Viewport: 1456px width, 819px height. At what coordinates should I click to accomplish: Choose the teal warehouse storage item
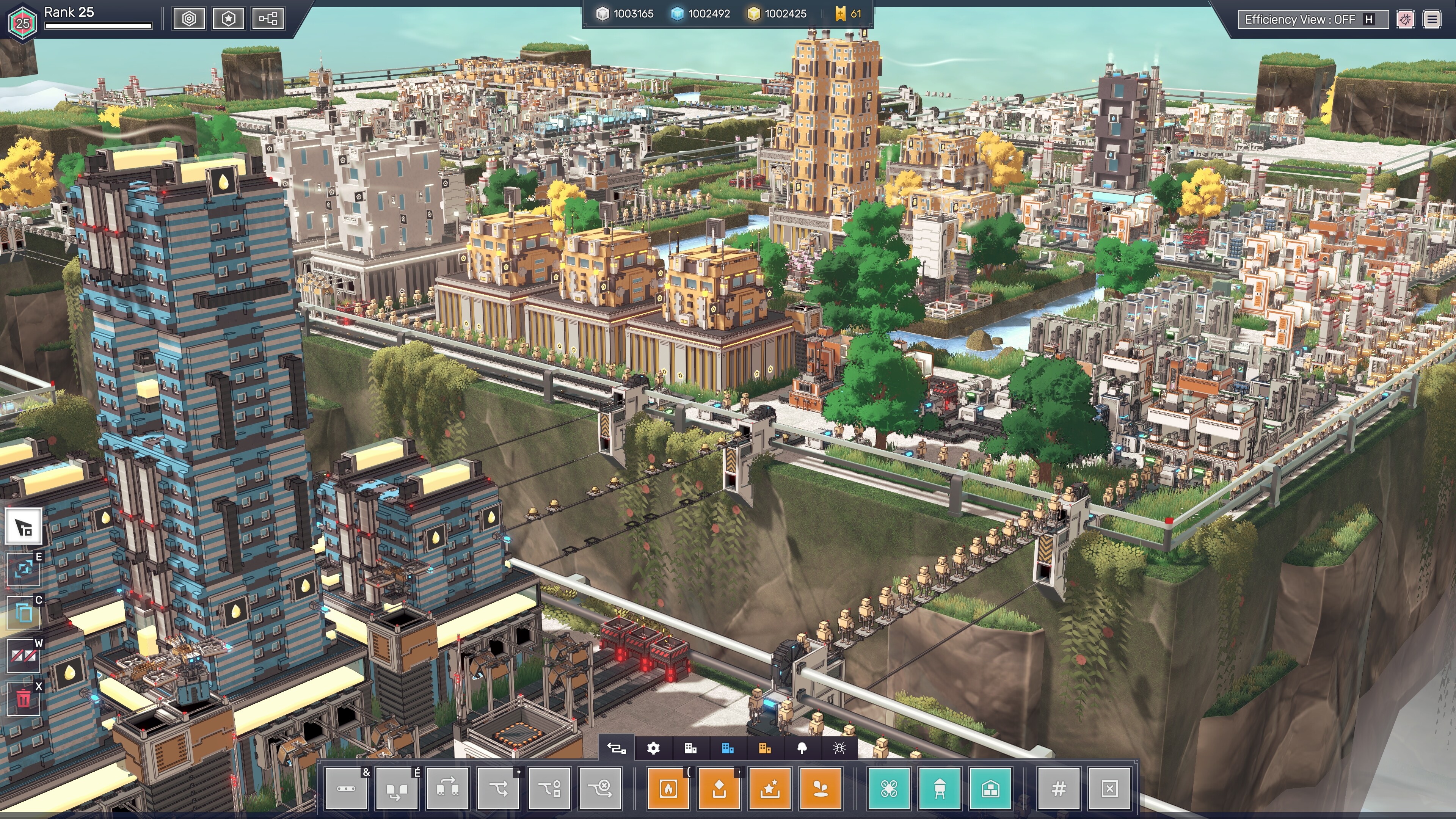pyautogui.click(x=991, y=789)
